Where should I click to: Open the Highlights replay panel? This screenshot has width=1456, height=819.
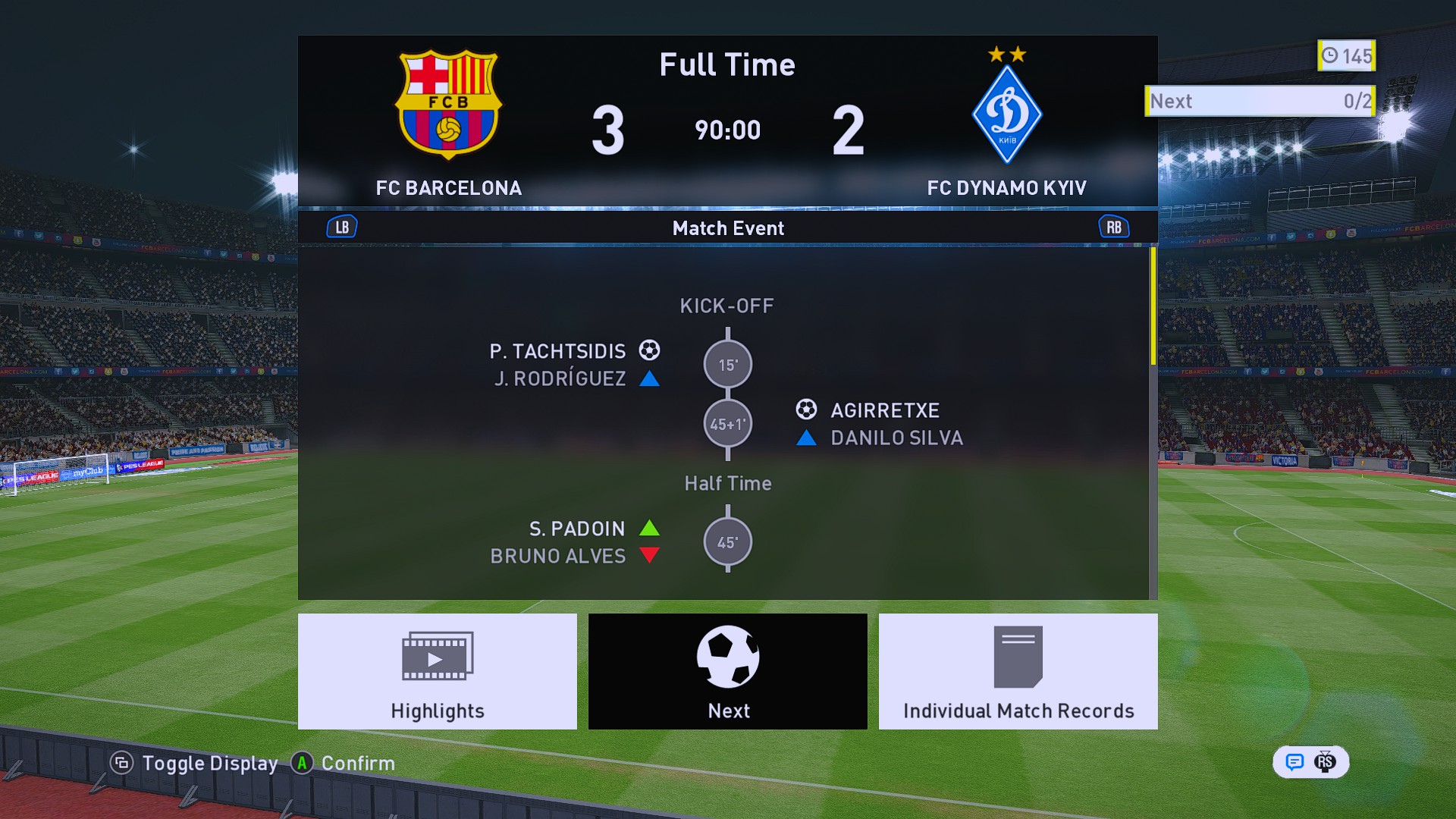pyautogui.click(x=437, y=671)
